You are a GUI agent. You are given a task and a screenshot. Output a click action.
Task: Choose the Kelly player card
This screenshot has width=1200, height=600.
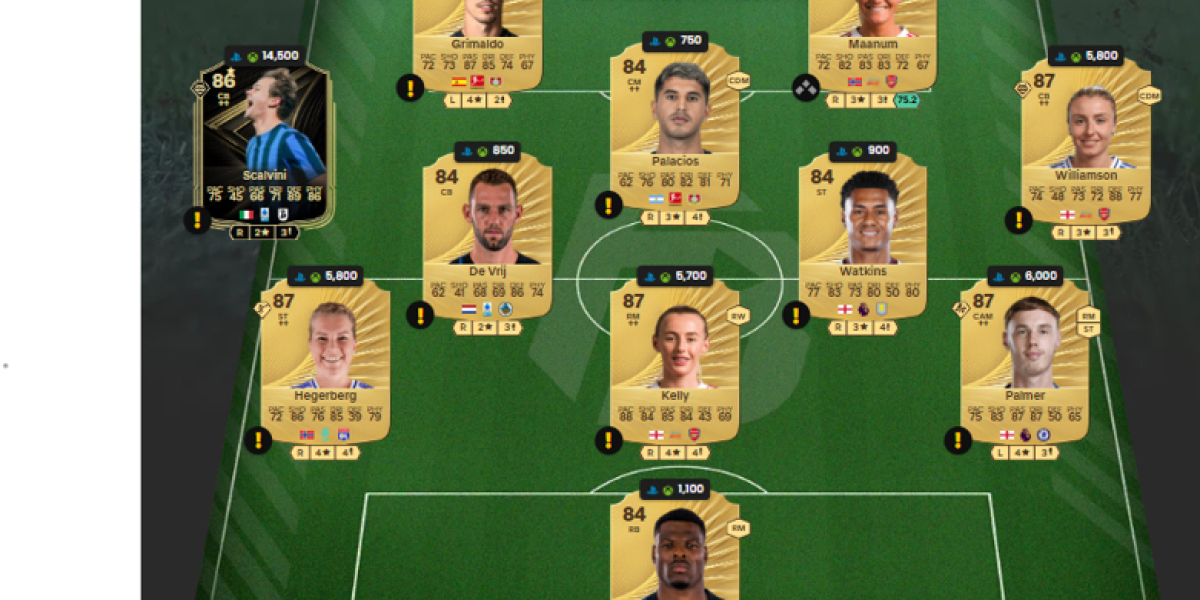click(674, 360)
